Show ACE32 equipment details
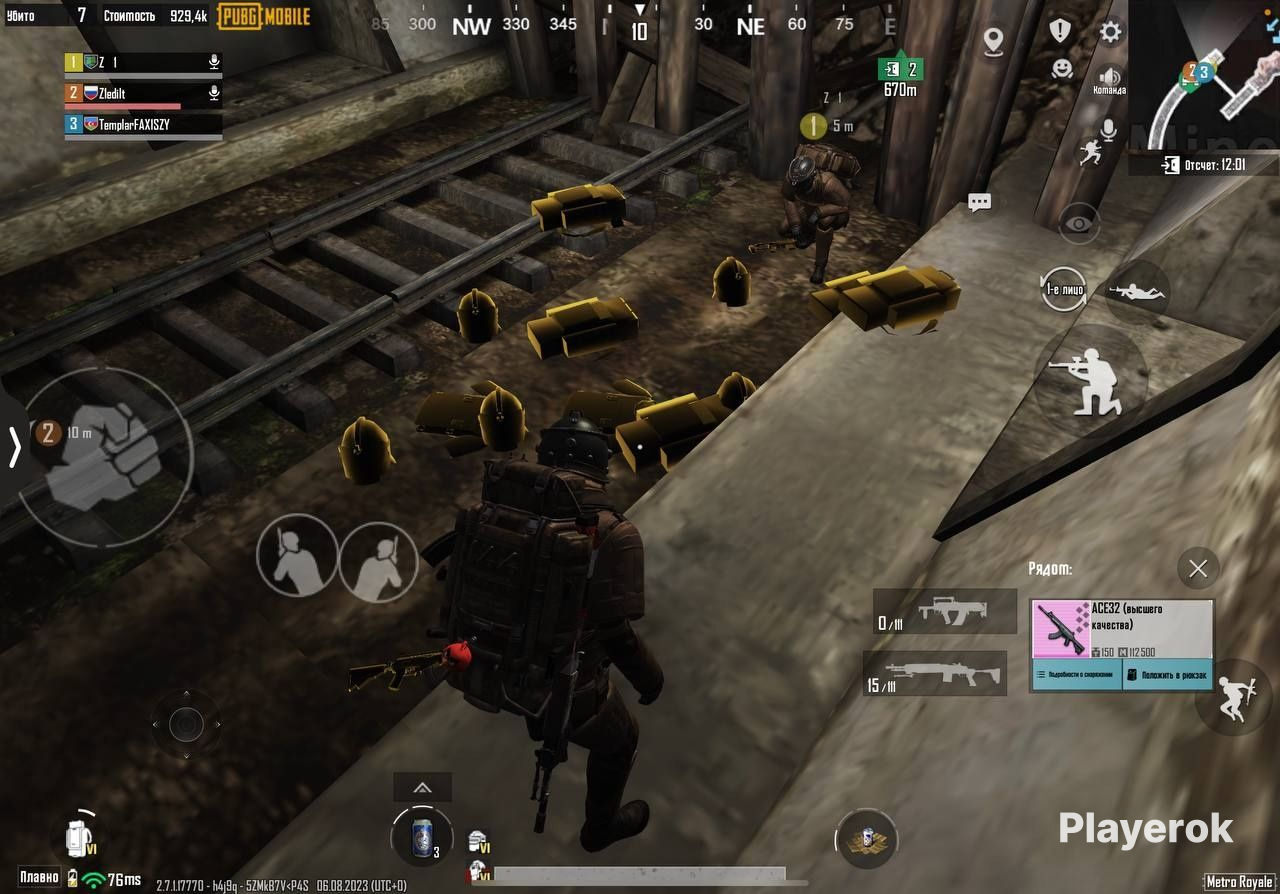Image resolution: width=1280 pixels, height=894 pixels. coord(1077,675)
